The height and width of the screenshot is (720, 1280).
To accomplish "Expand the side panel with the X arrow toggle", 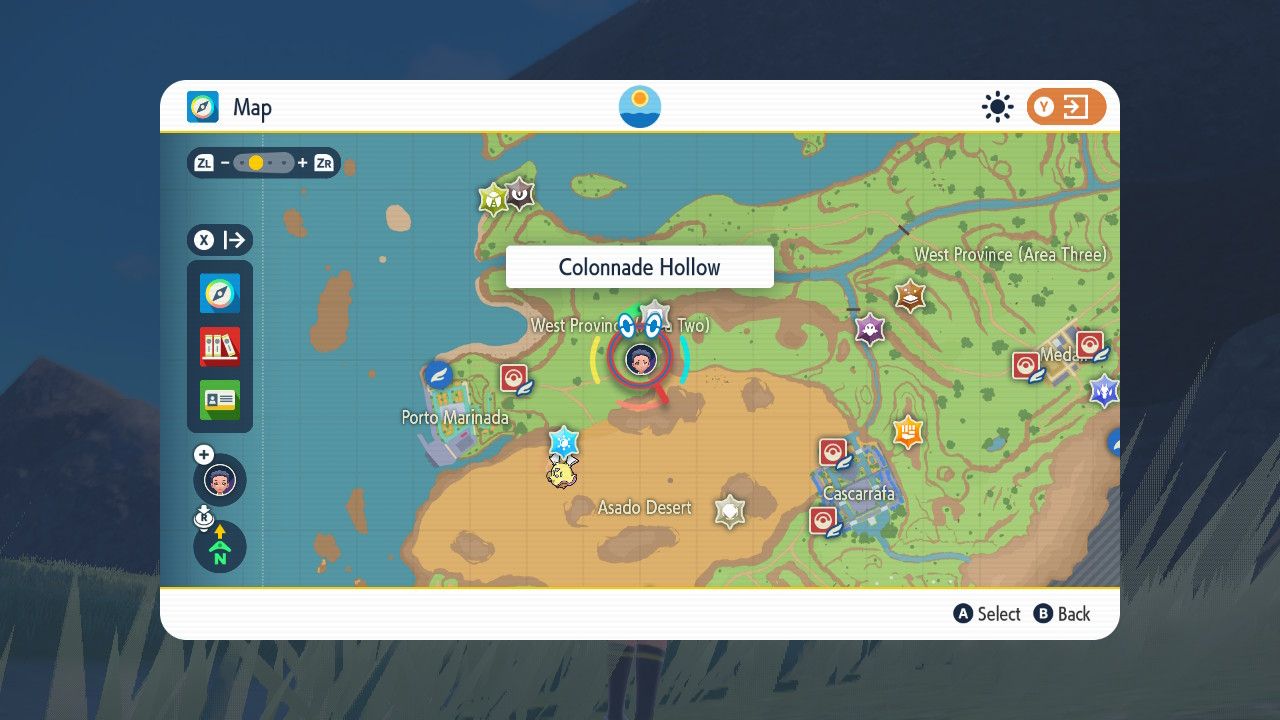I will (x=219, y=240).
